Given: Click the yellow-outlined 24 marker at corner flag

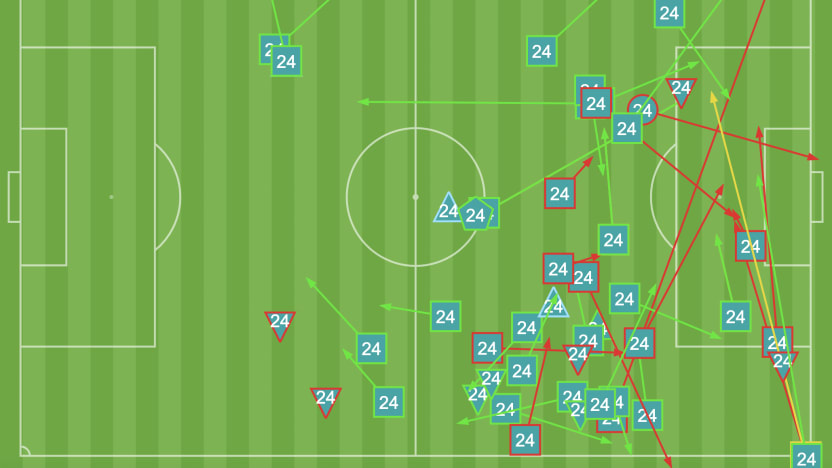Looking at the screenshot, I should [806, 458].
